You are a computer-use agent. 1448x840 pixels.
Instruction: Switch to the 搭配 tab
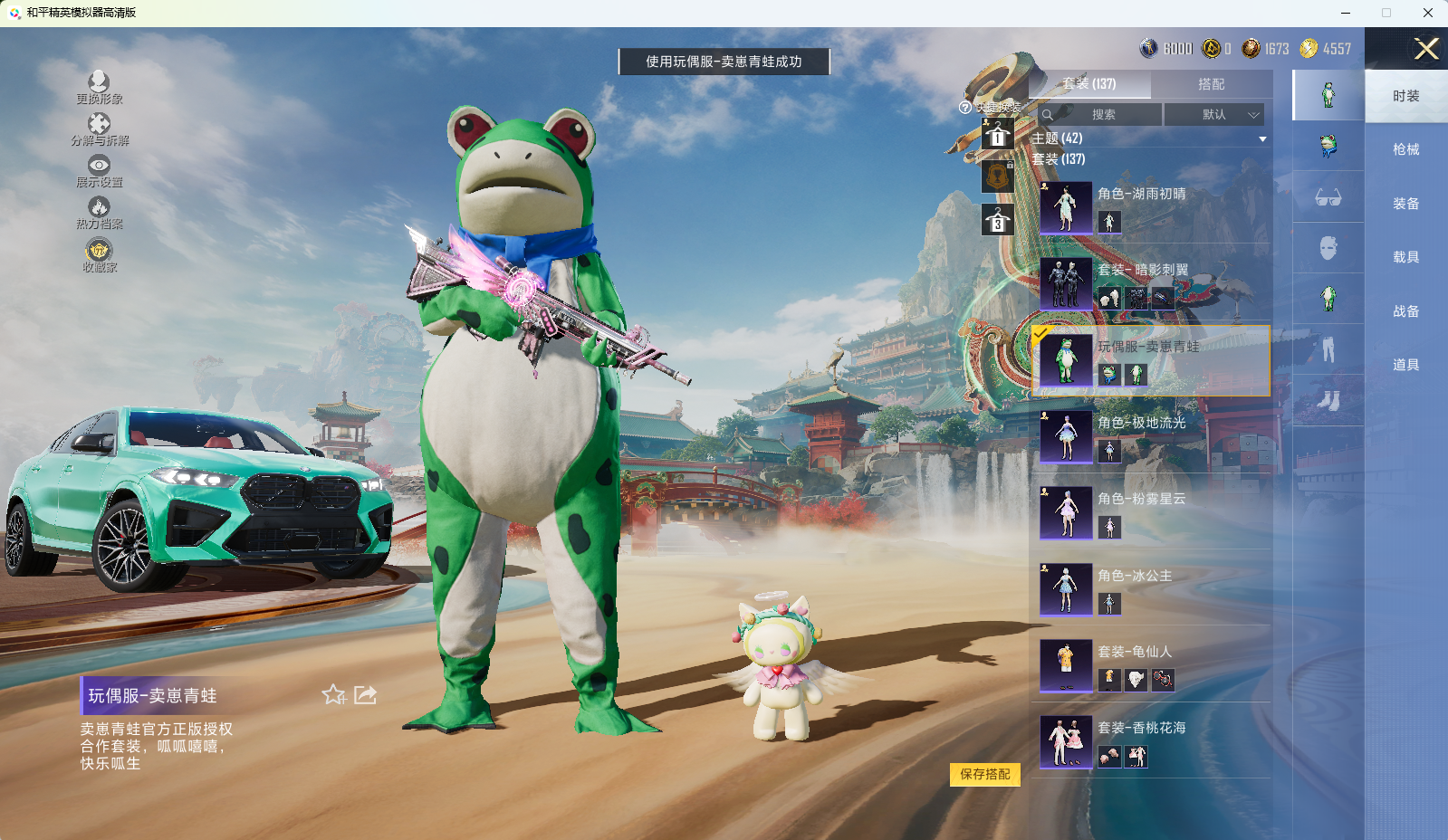point(1211,84)
